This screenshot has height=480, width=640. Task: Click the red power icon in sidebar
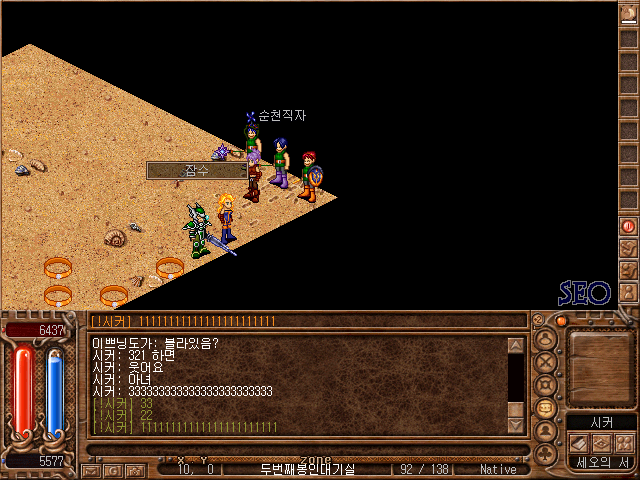[628, 227]
